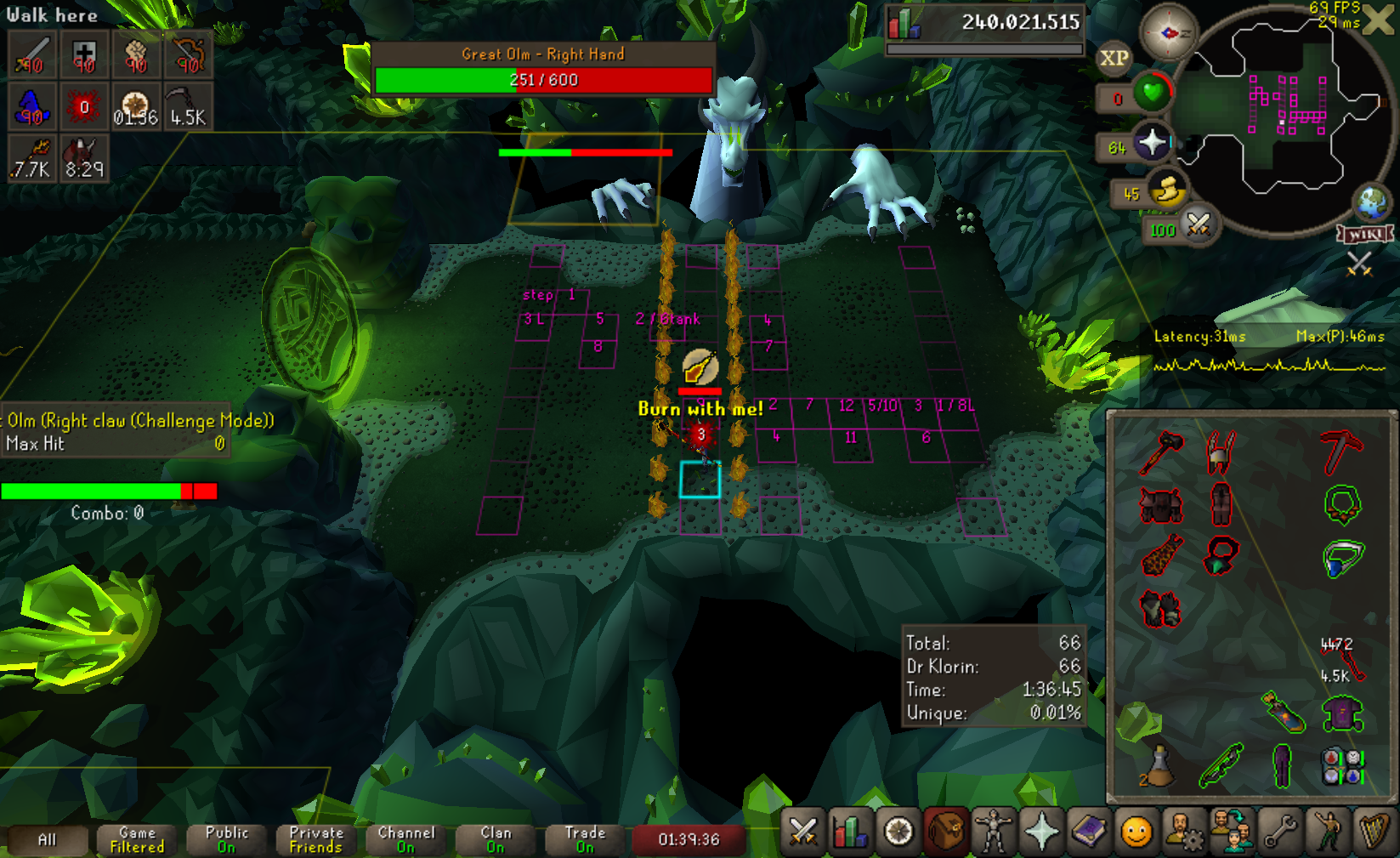Click the compass to face north
Viewport: 1400px width, 858px height.
1169,33
